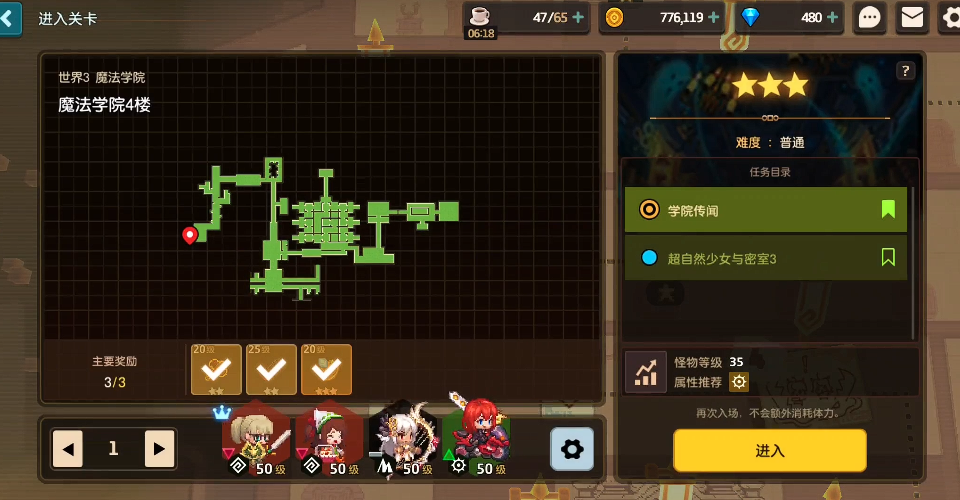Select the red-haired hero on the right
The width and height of the screenshot is (960, 500).
[477, 438]
